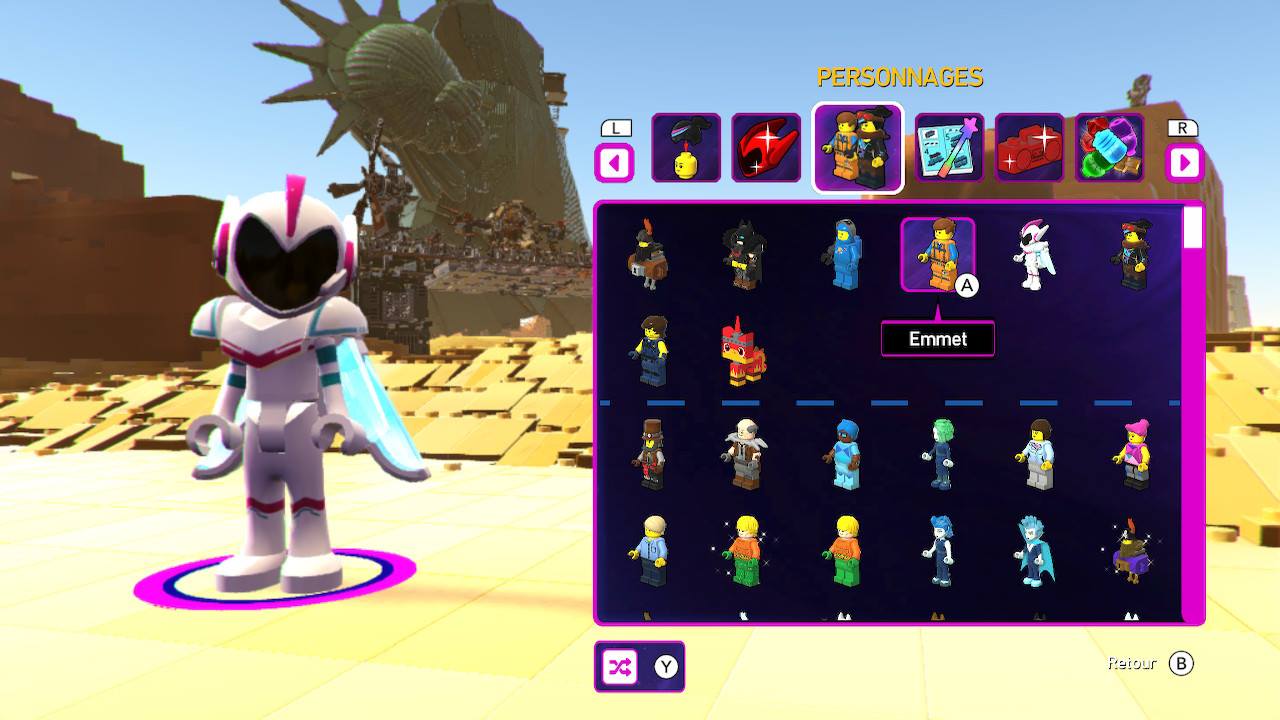Open the hair and head customization tab
This screenshot has width=1280, height=720.
coord(686,148)
